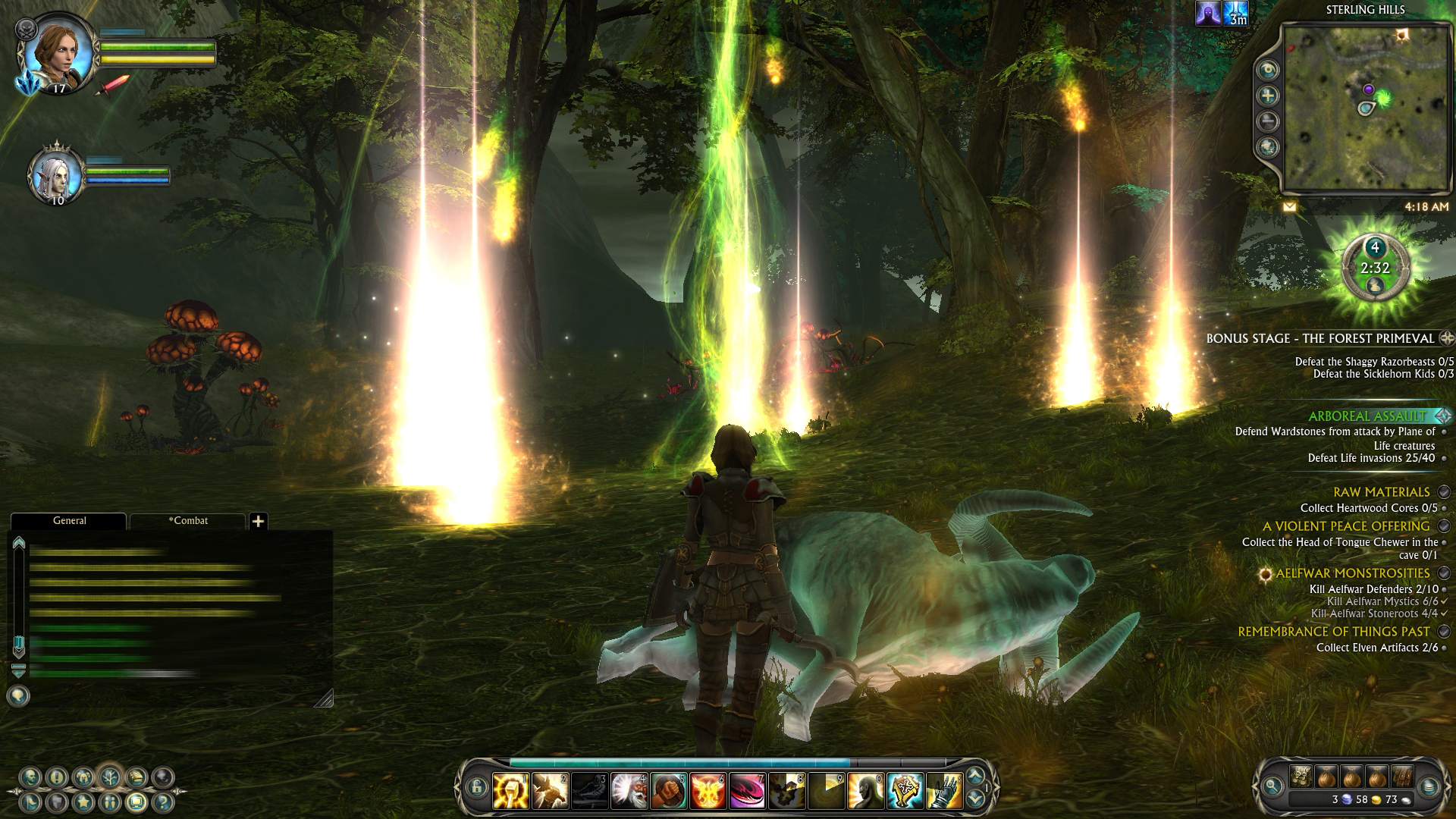Image resolution: width=1456 pixels, height=819 pixels.
Task: Select the Arboreal Assault quest title
Action: pos(1367,416)
